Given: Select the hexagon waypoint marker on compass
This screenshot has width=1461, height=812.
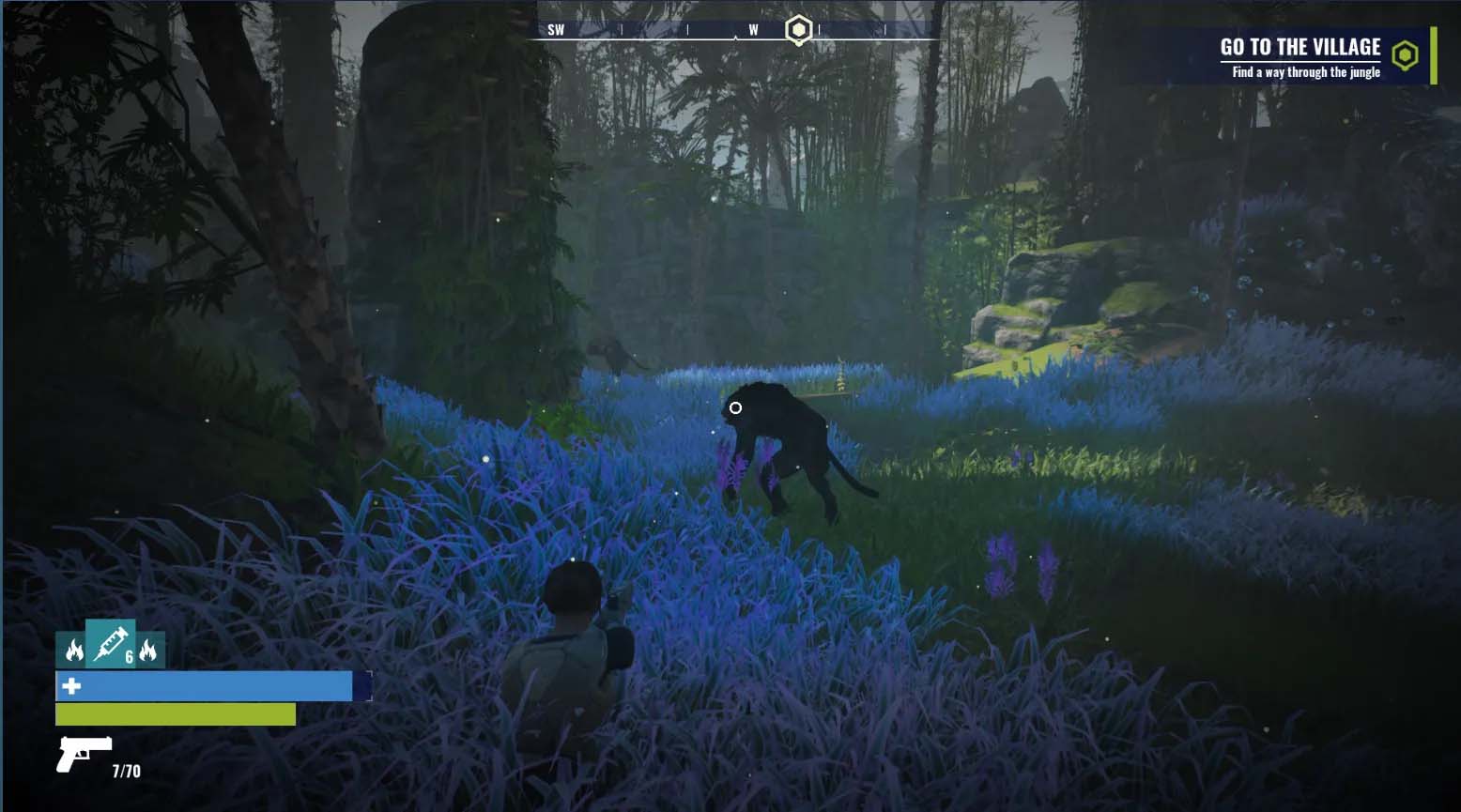Looking at the screenshot, I should pos(797,30).
